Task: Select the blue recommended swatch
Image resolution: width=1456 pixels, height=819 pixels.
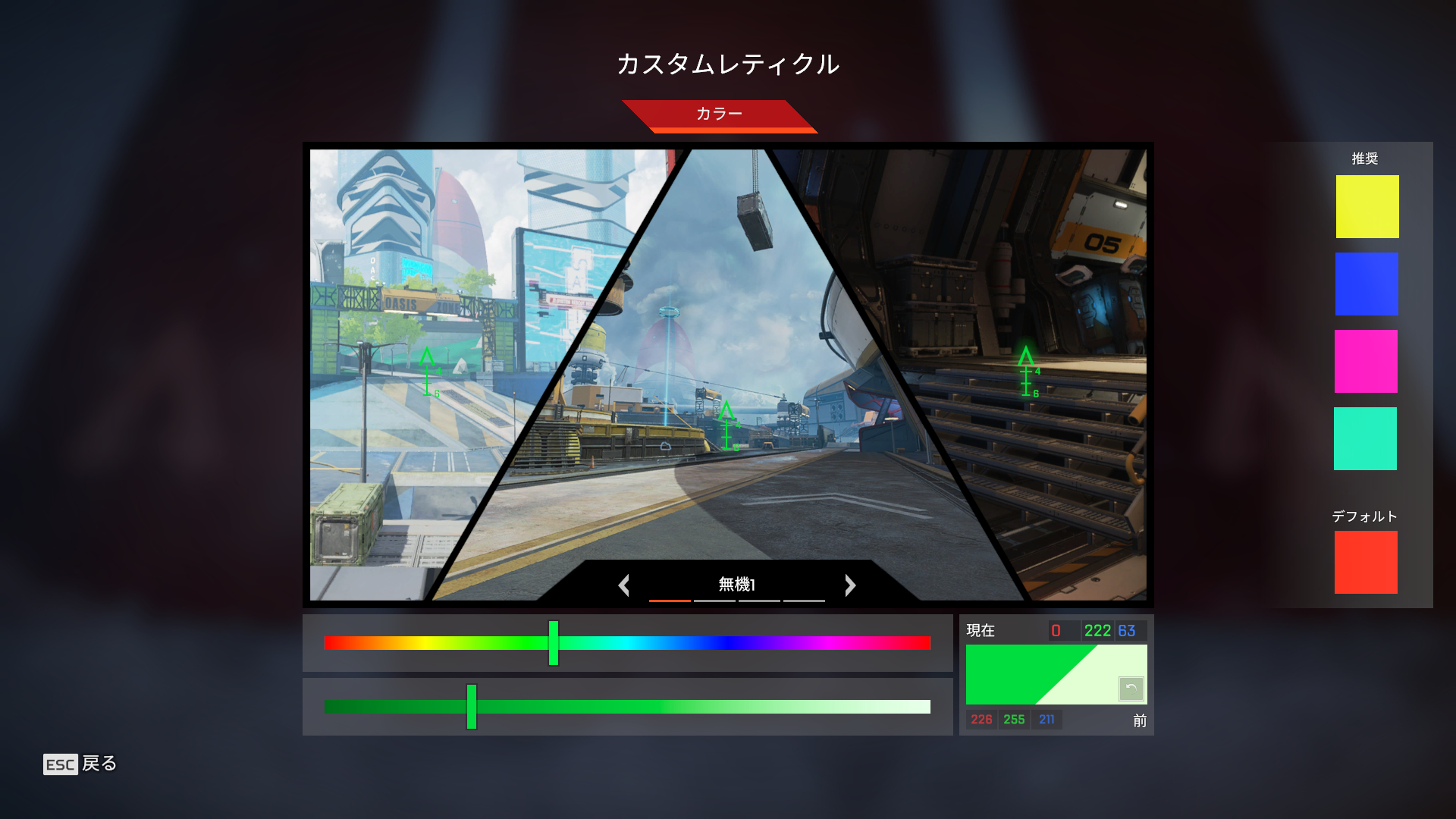Action: tap(1367, 284)
